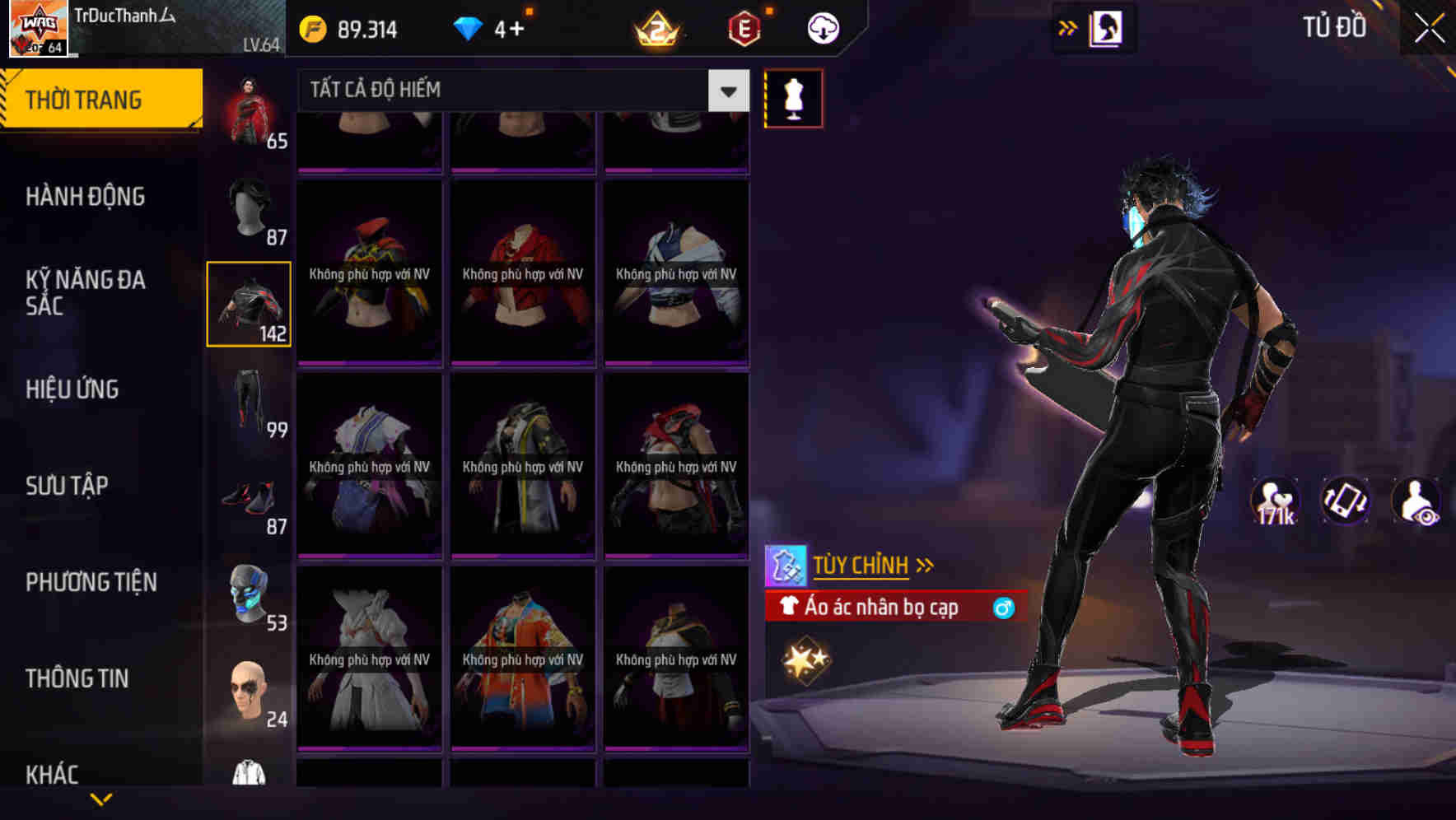Expand the double chevron near the profile icon

[1068, 27]
